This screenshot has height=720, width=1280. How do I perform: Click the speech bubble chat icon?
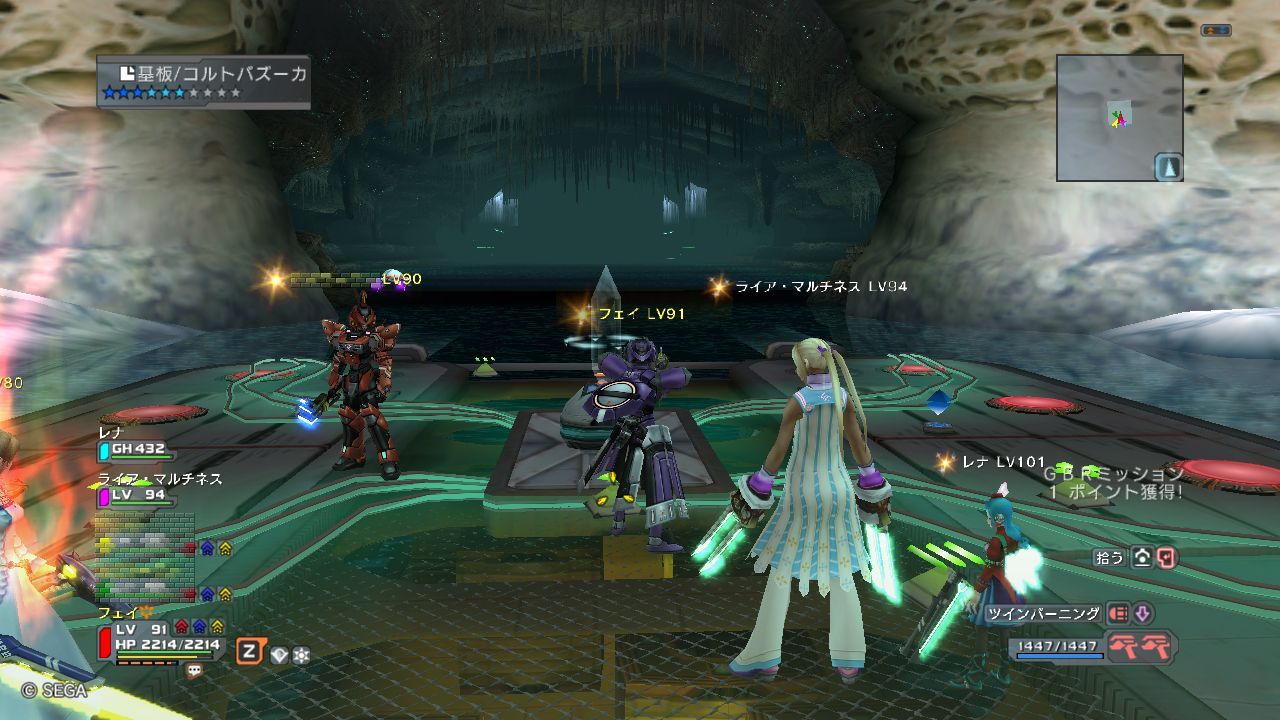pos(194,672)
